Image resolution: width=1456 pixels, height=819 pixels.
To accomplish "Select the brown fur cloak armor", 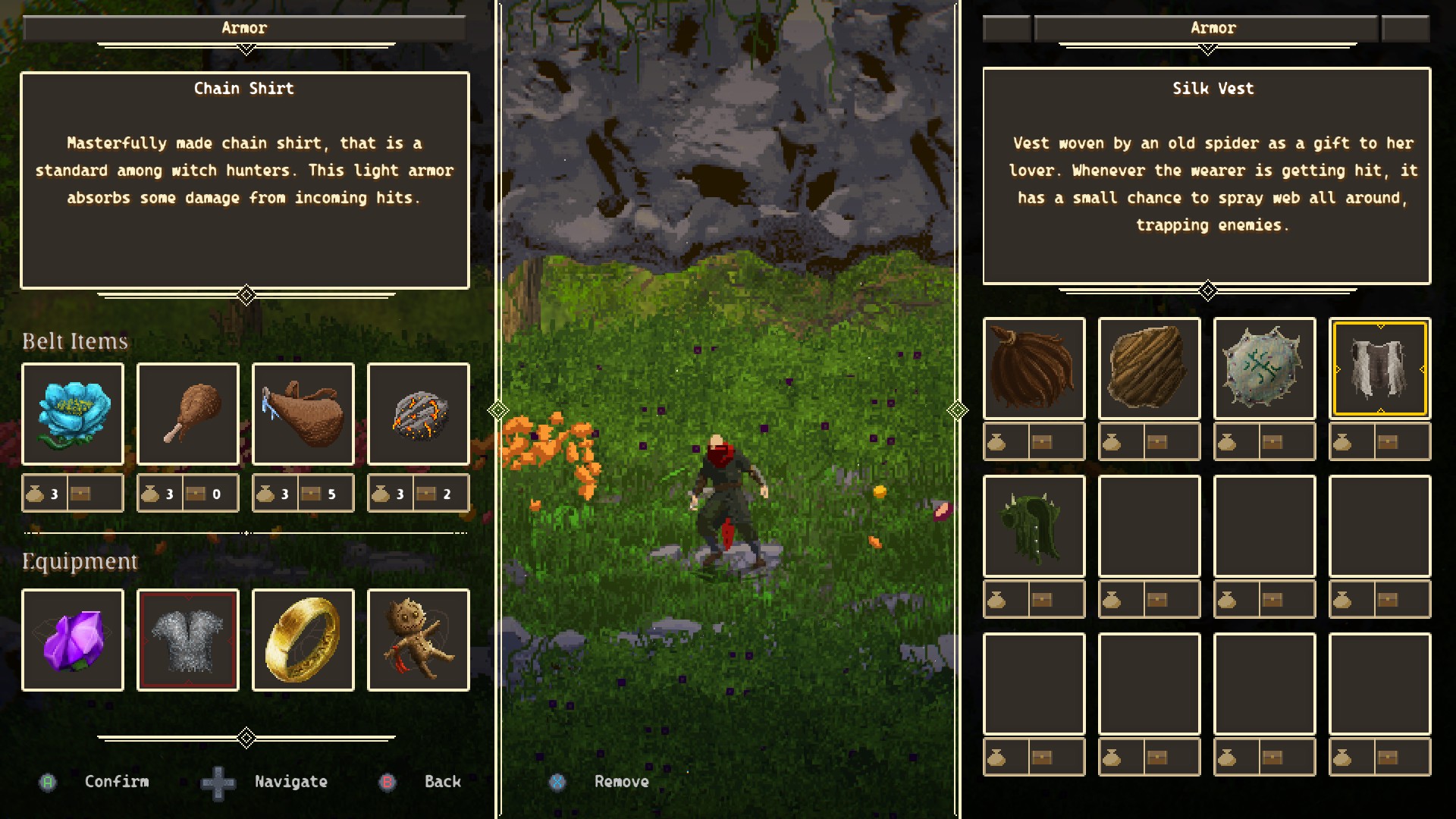I will point(1034,369).
